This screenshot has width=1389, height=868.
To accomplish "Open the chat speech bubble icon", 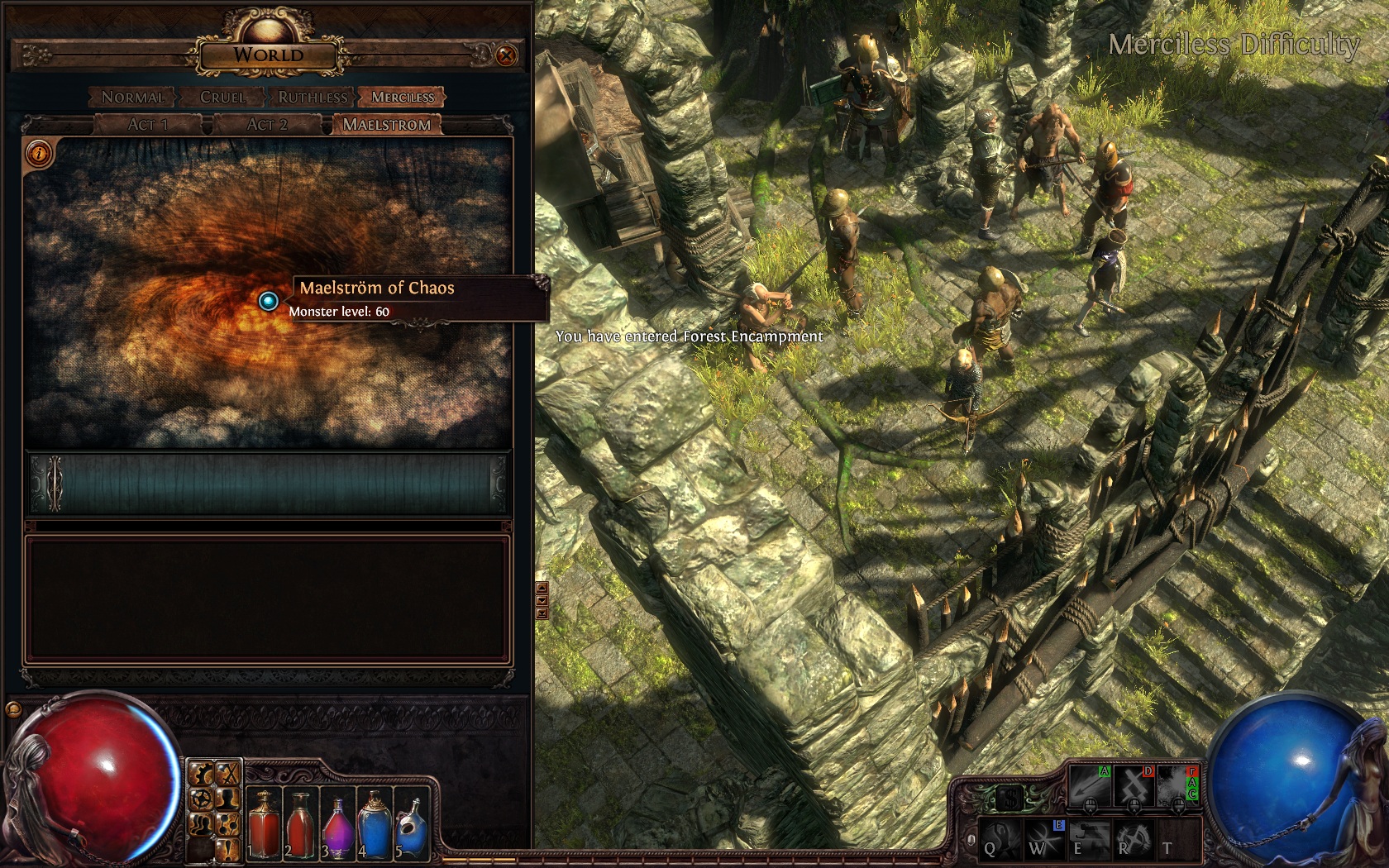I will pos(14,708).
